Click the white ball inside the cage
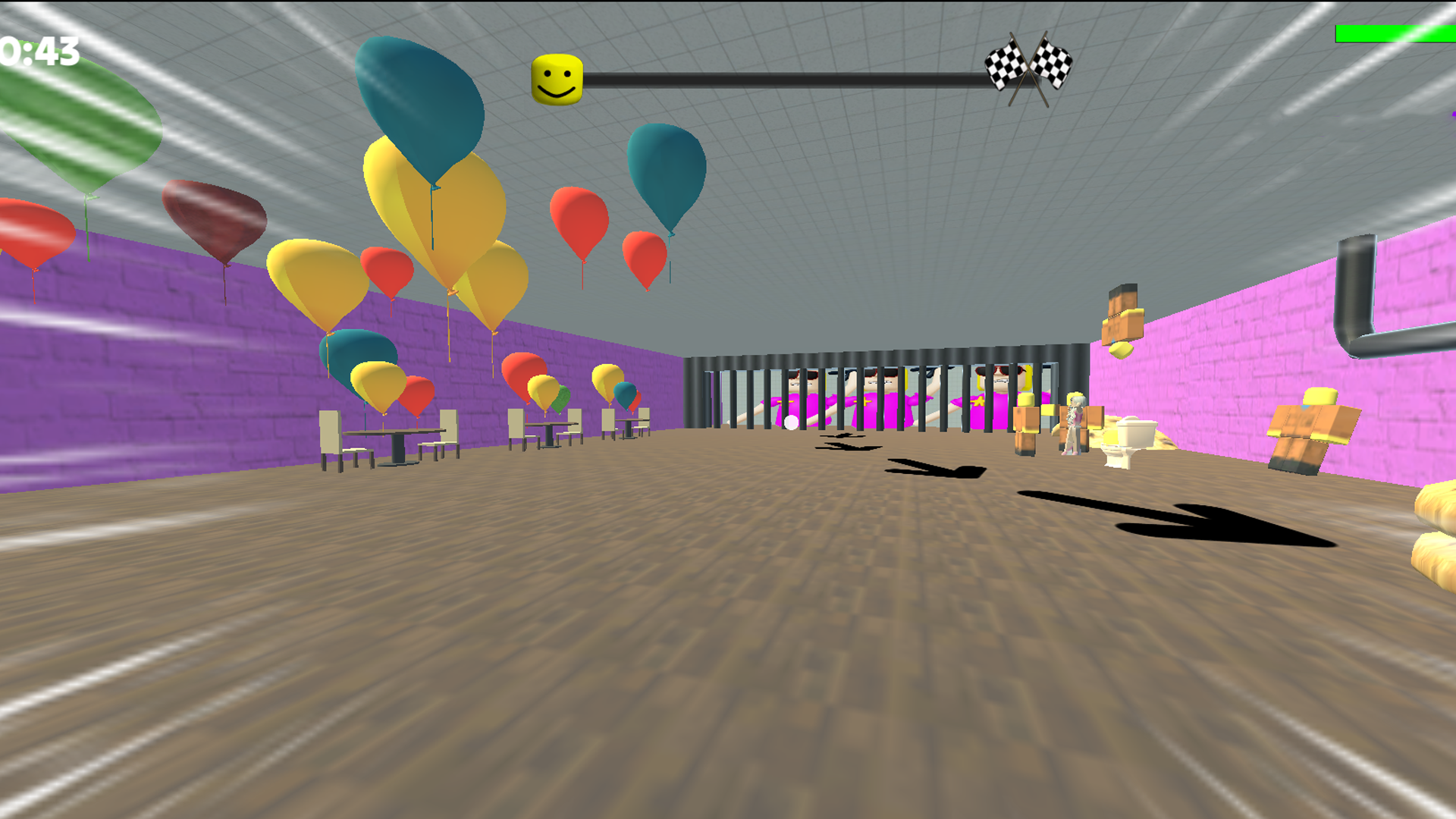Screen dimensions: 1456x819 point(790,423)
